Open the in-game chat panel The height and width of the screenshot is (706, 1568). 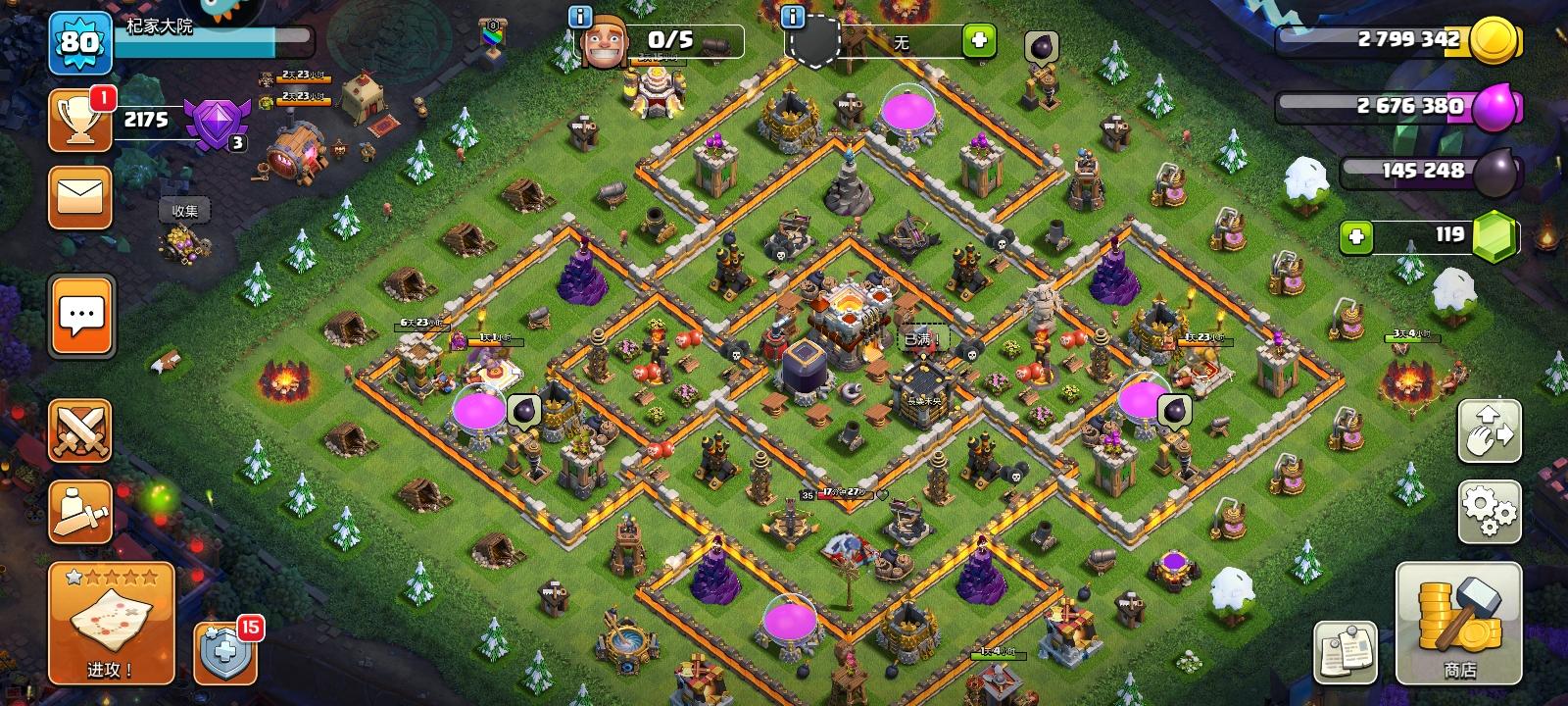pyautogui.click(x=80, y=314)
